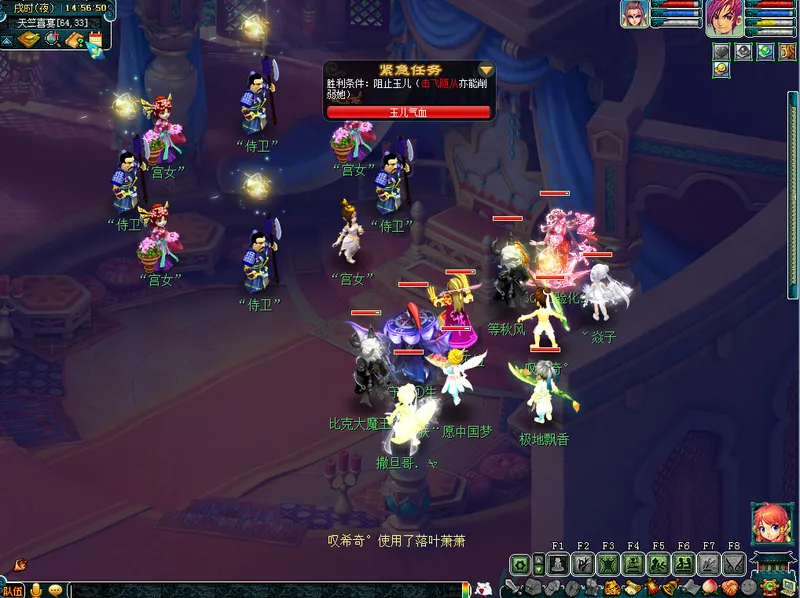Open the golden bell icon
This screenshot has width=800, height=598.
point(670,587)
